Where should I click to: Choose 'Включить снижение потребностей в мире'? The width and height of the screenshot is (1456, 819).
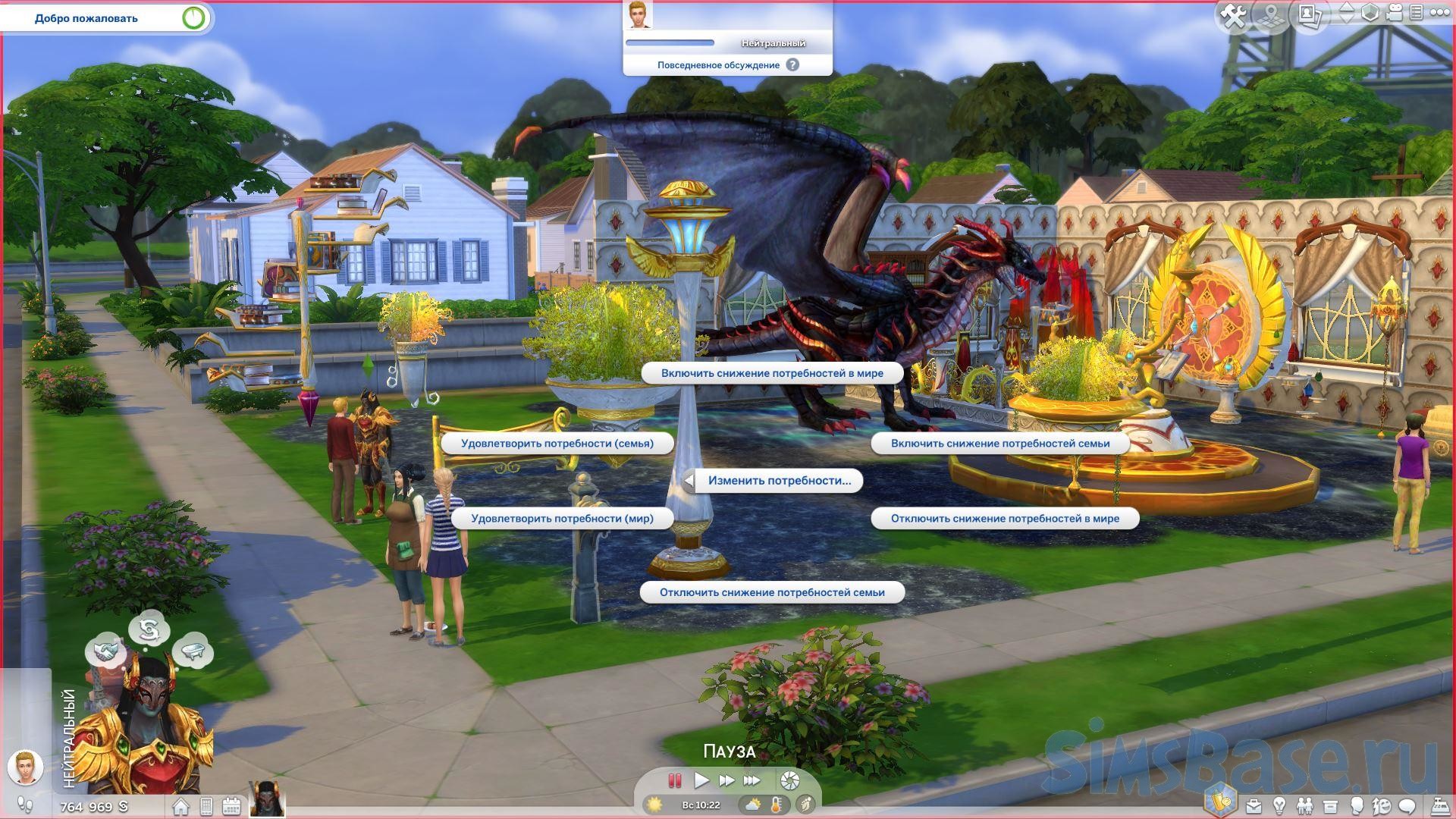click(x=772, y=373)
